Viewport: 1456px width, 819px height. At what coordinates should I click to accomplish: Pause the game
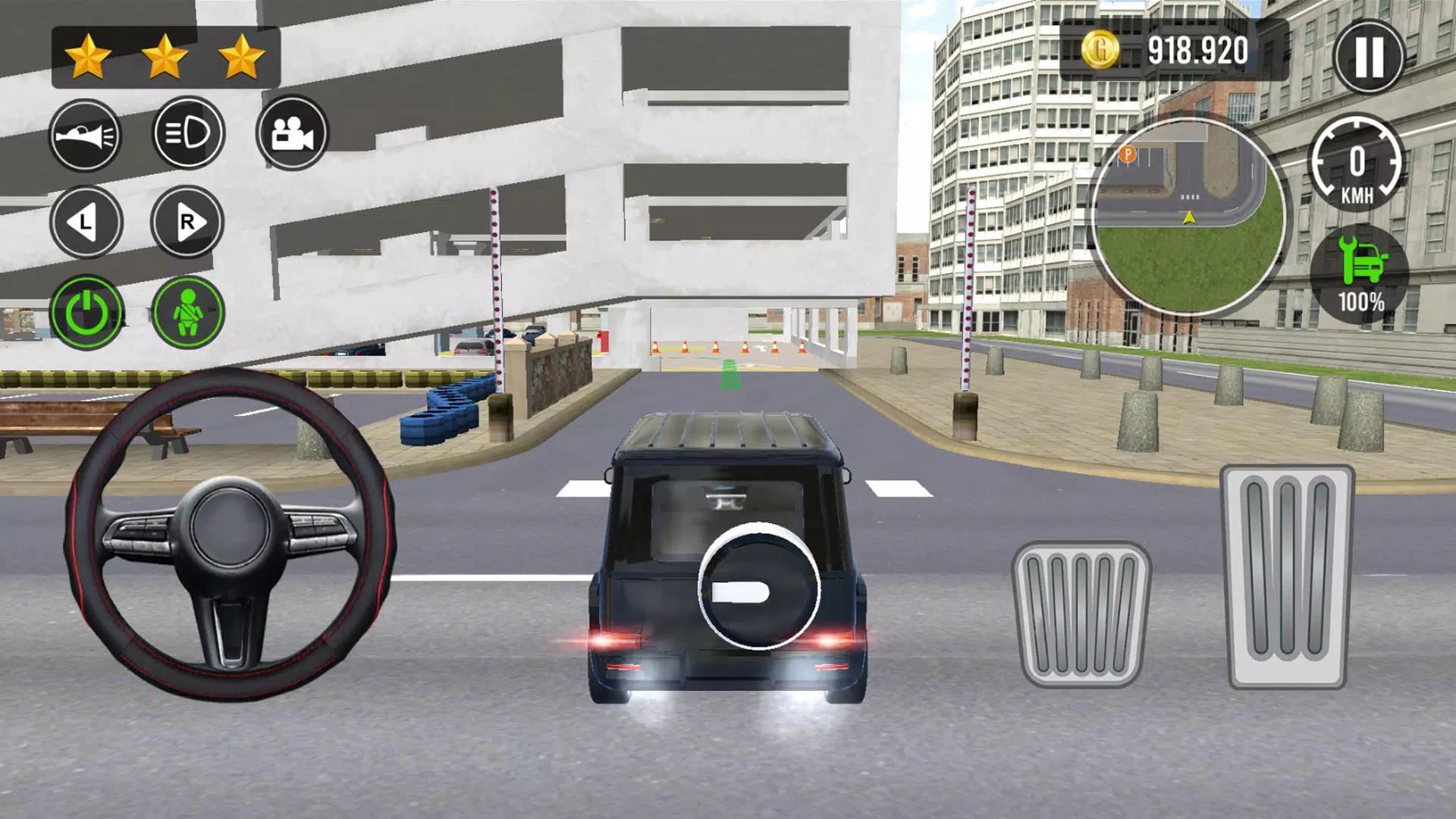coord(1369,56)
